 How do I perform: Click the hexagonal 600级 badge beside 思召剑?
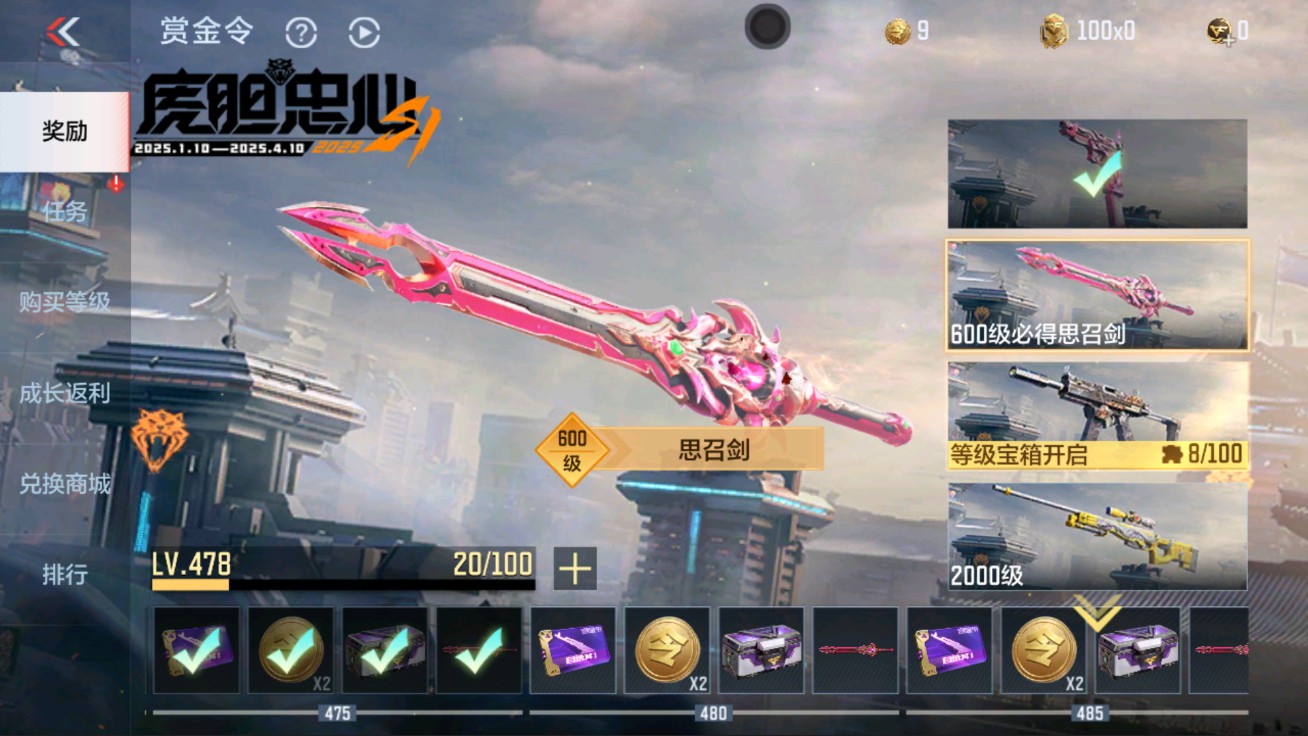(573, 446)
